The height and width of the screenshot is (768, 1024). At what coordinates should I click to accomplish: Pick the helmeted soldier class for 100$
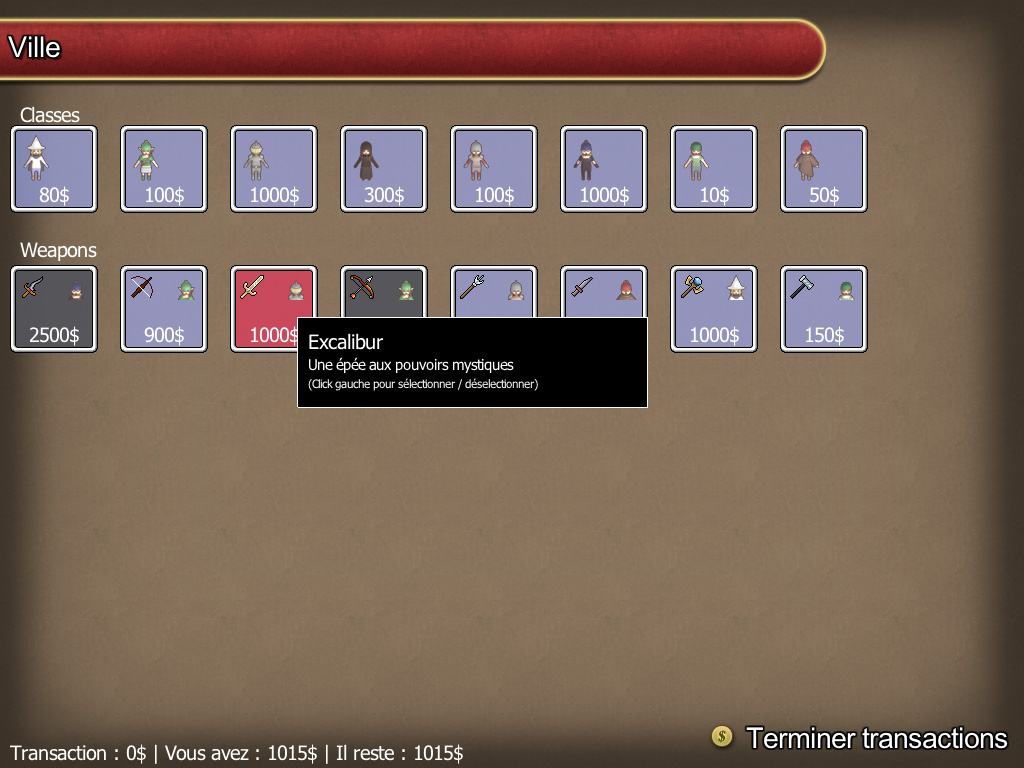[x=494, y=168]
